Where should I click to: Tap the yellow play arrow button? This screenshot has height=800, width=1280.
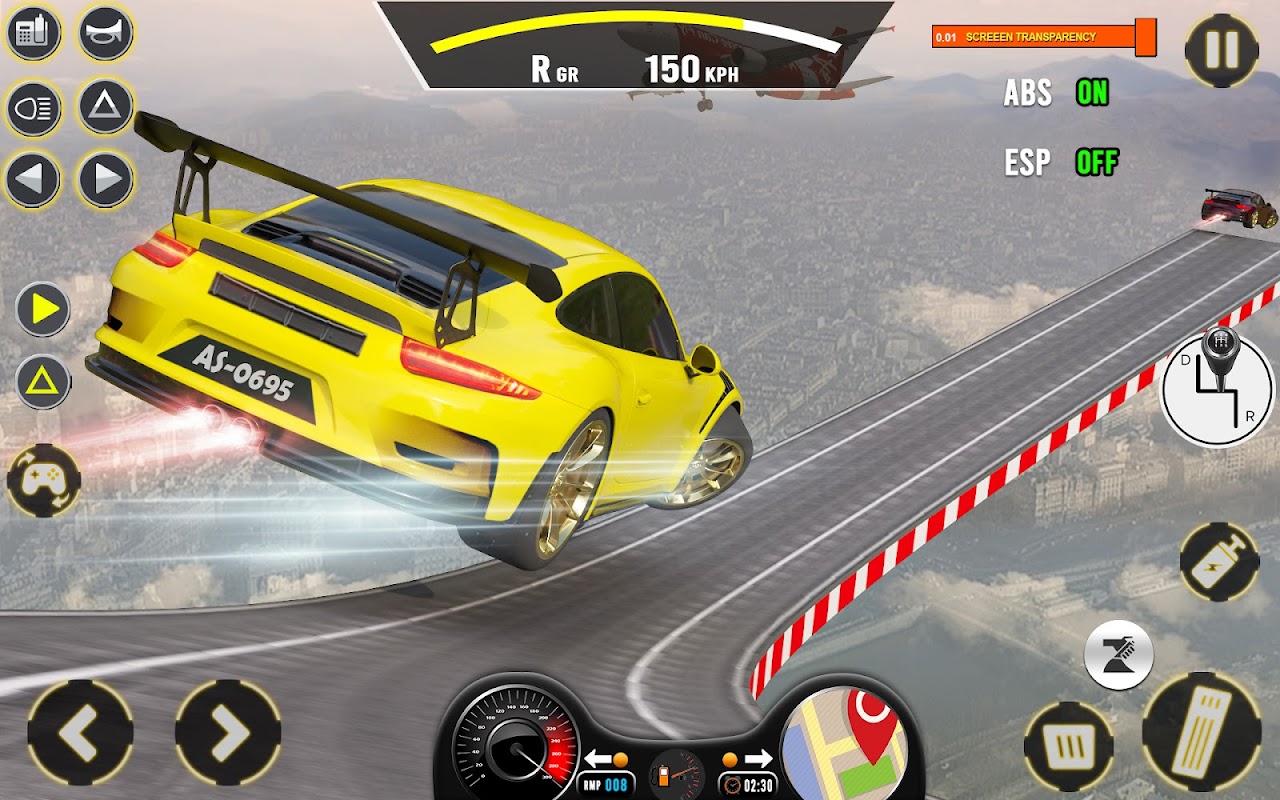tap(43, 310)
